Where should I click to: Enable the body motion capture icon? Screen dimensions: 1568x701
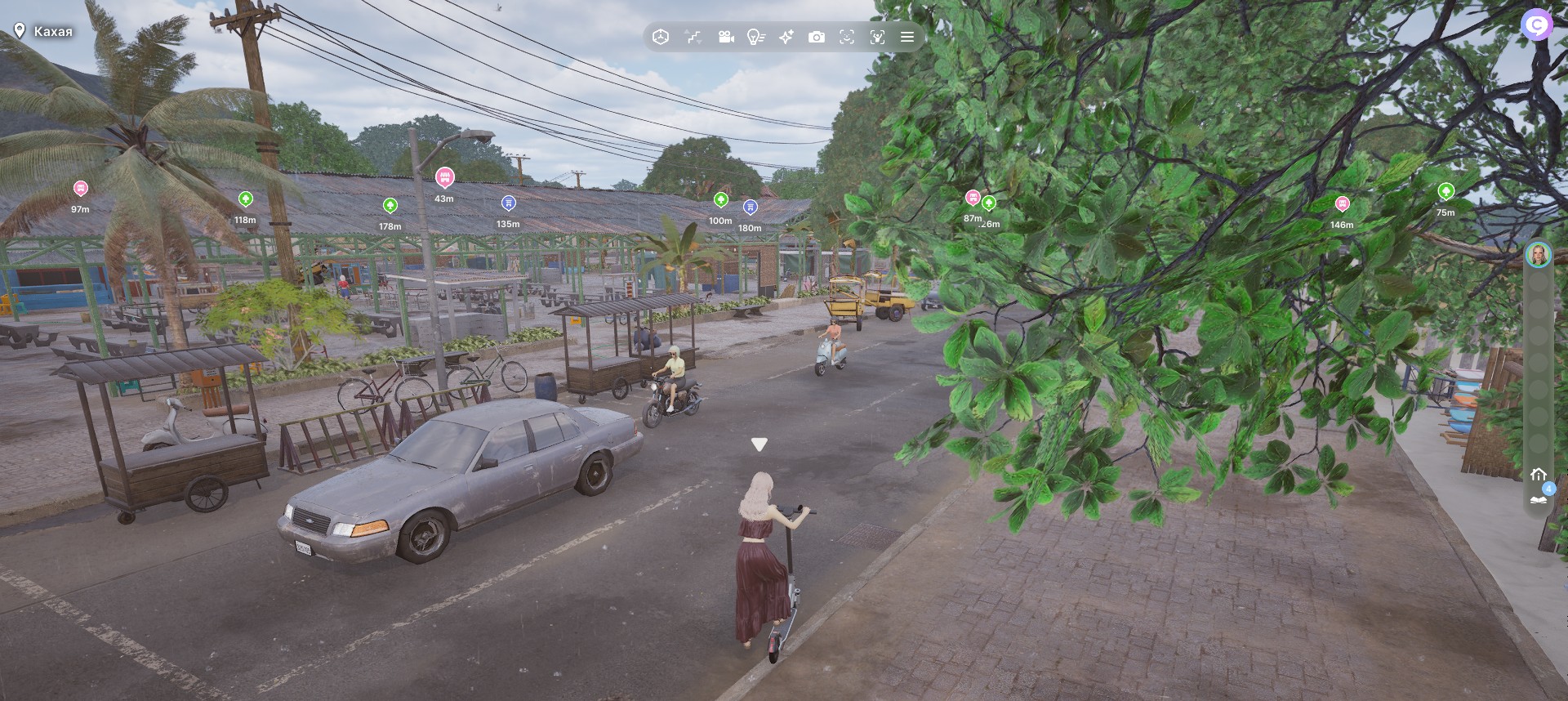877,37
